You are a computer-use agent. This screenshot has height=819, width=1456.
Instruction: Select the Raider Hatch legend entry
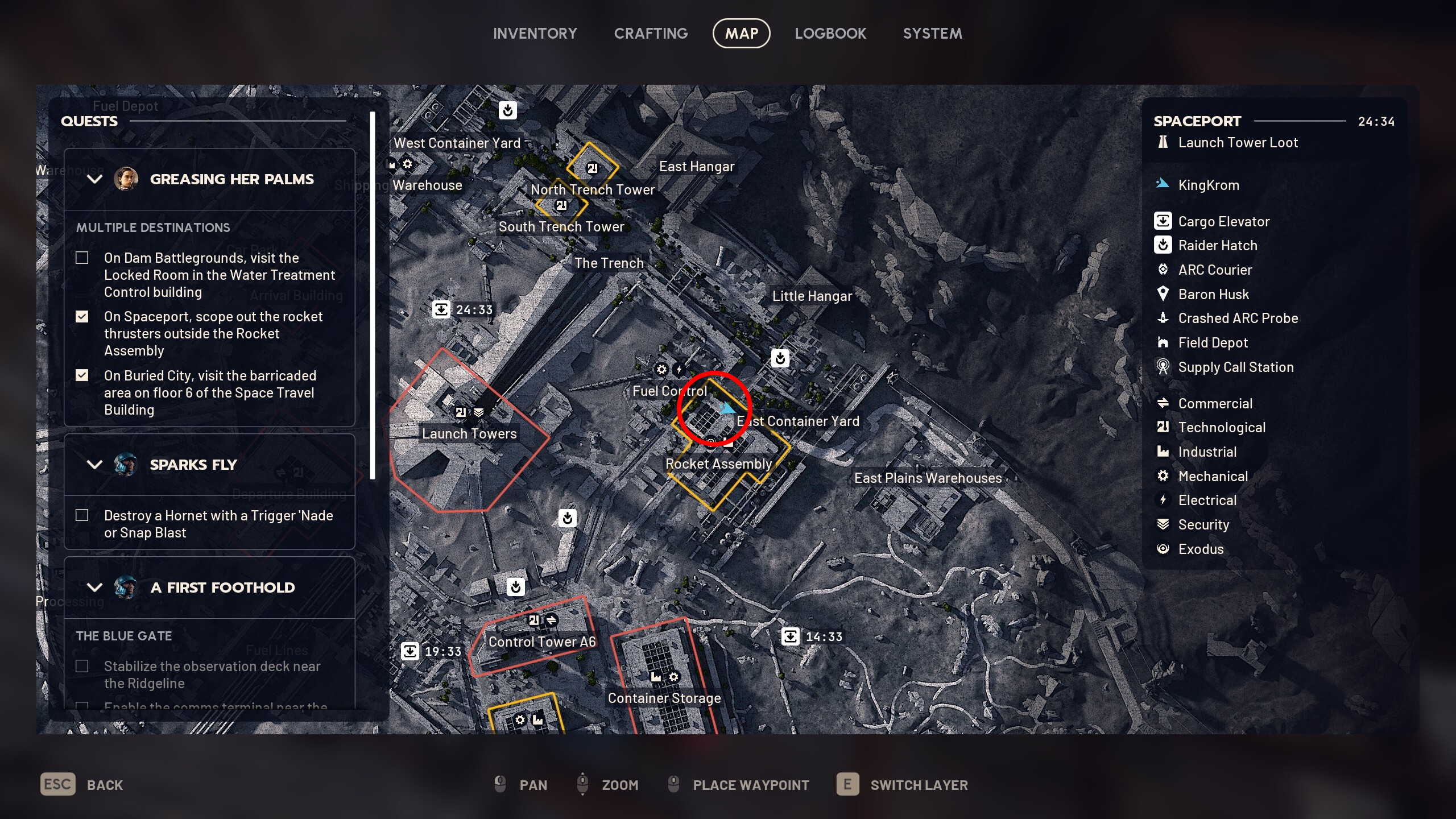1219,245
